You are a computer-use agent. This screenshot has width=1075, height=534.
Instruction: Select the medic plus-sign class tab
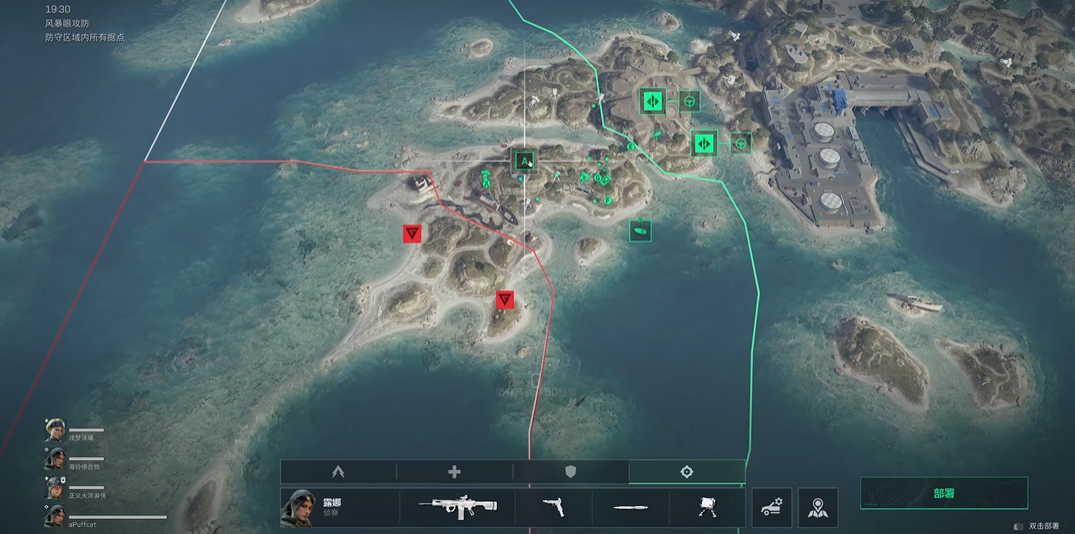click(x=454, y=472)
